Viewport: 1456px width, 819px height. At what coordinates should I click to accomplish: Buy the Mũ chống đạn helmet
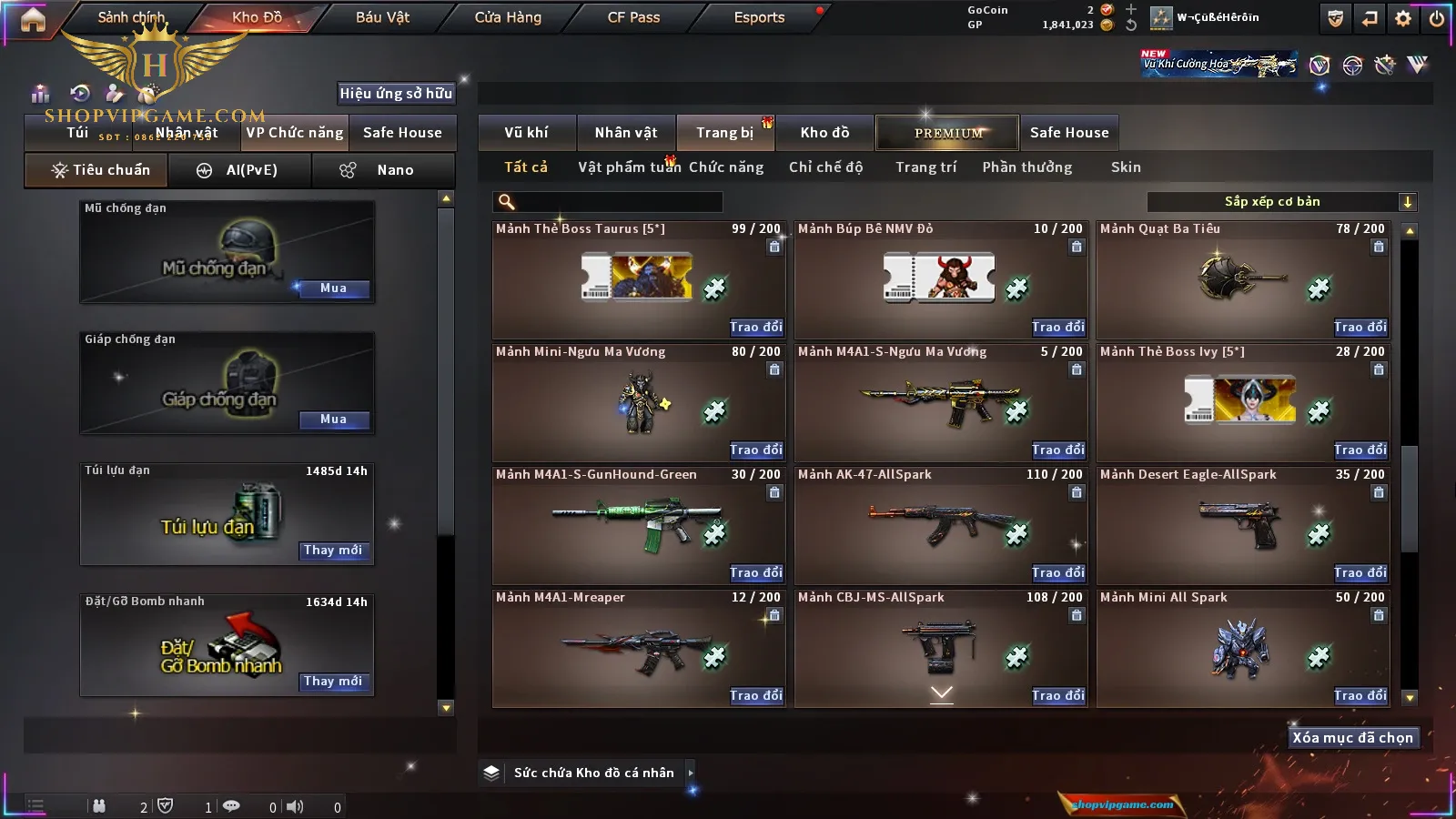point(333,288)
